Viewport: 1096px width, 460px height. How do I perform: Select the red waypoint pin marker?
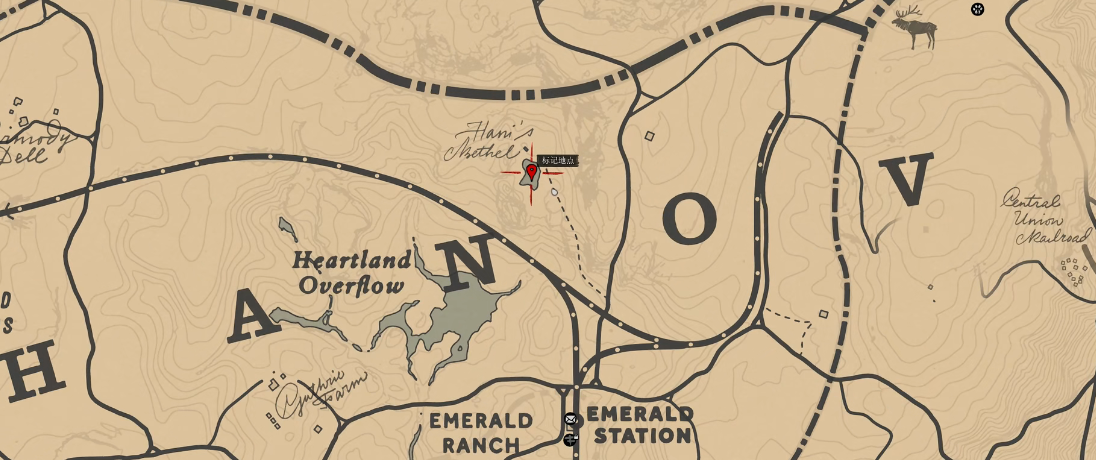532,172
